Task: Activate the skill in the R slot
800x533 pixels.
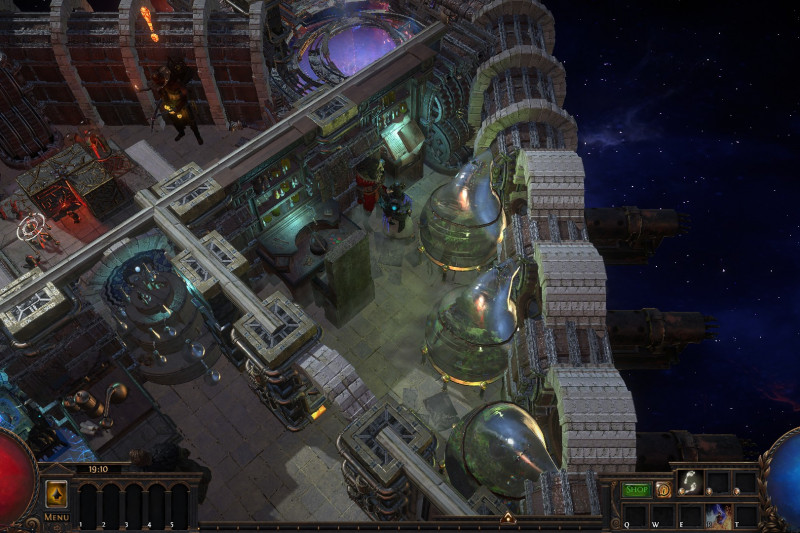Action: [x=718, y=517]
